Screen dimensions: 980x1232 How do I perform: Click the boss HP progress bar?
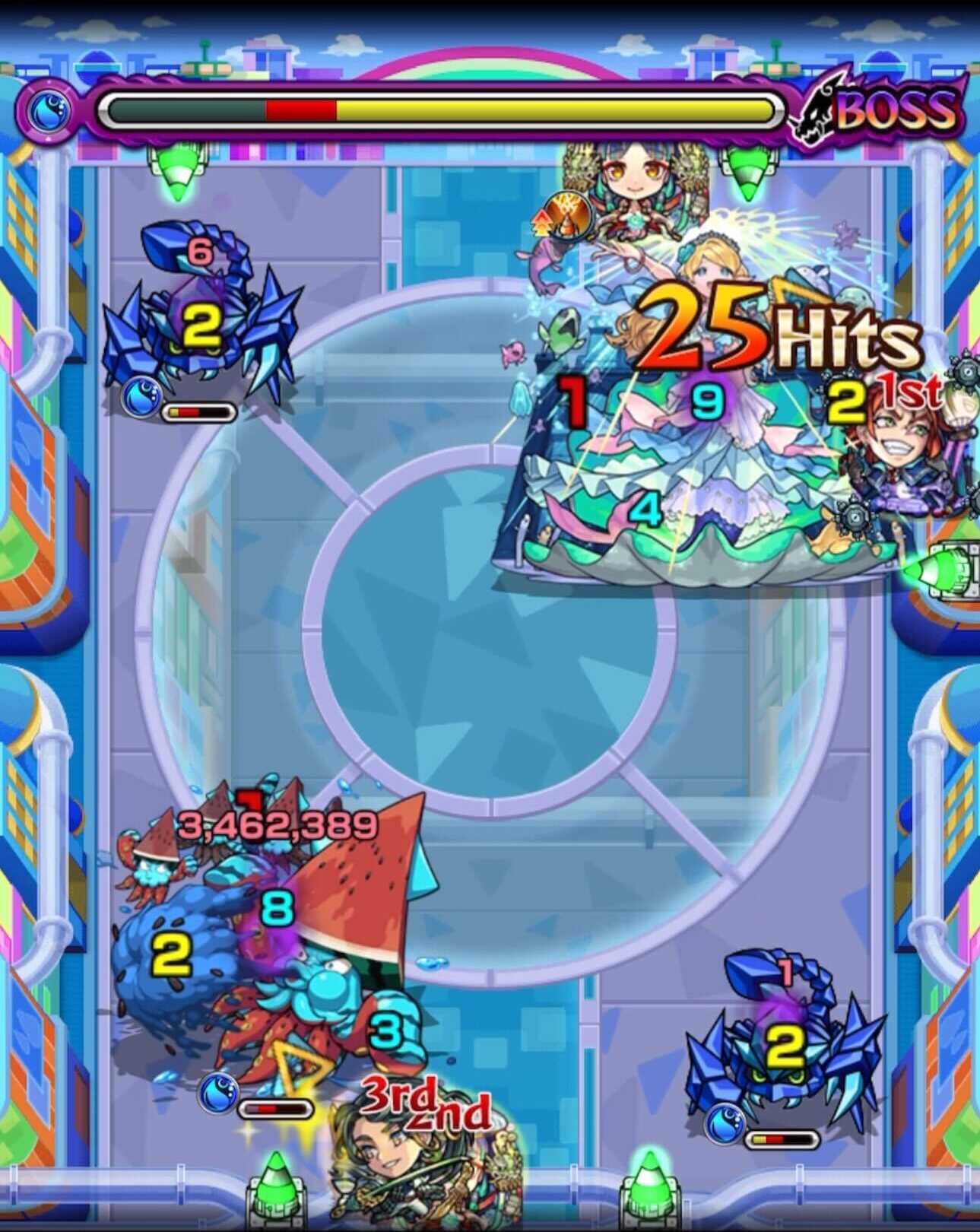441,109
